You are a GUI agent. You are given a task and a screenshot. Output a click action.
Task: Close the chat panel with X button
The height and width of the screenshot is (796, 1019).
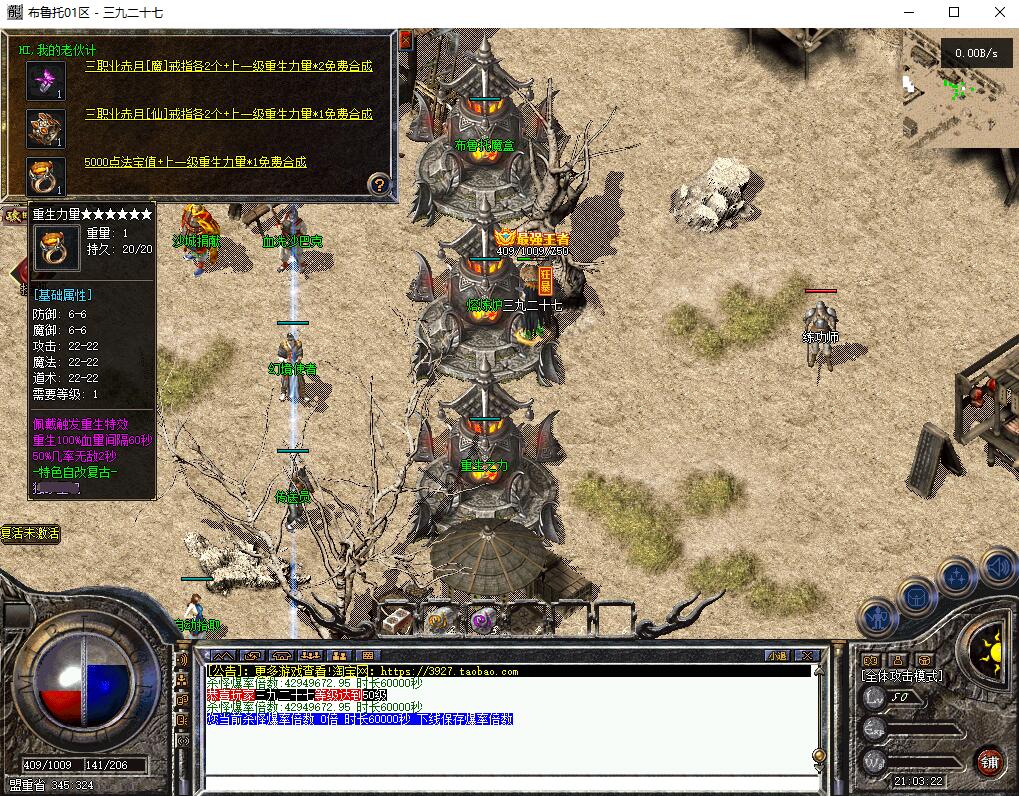[808, 656]
